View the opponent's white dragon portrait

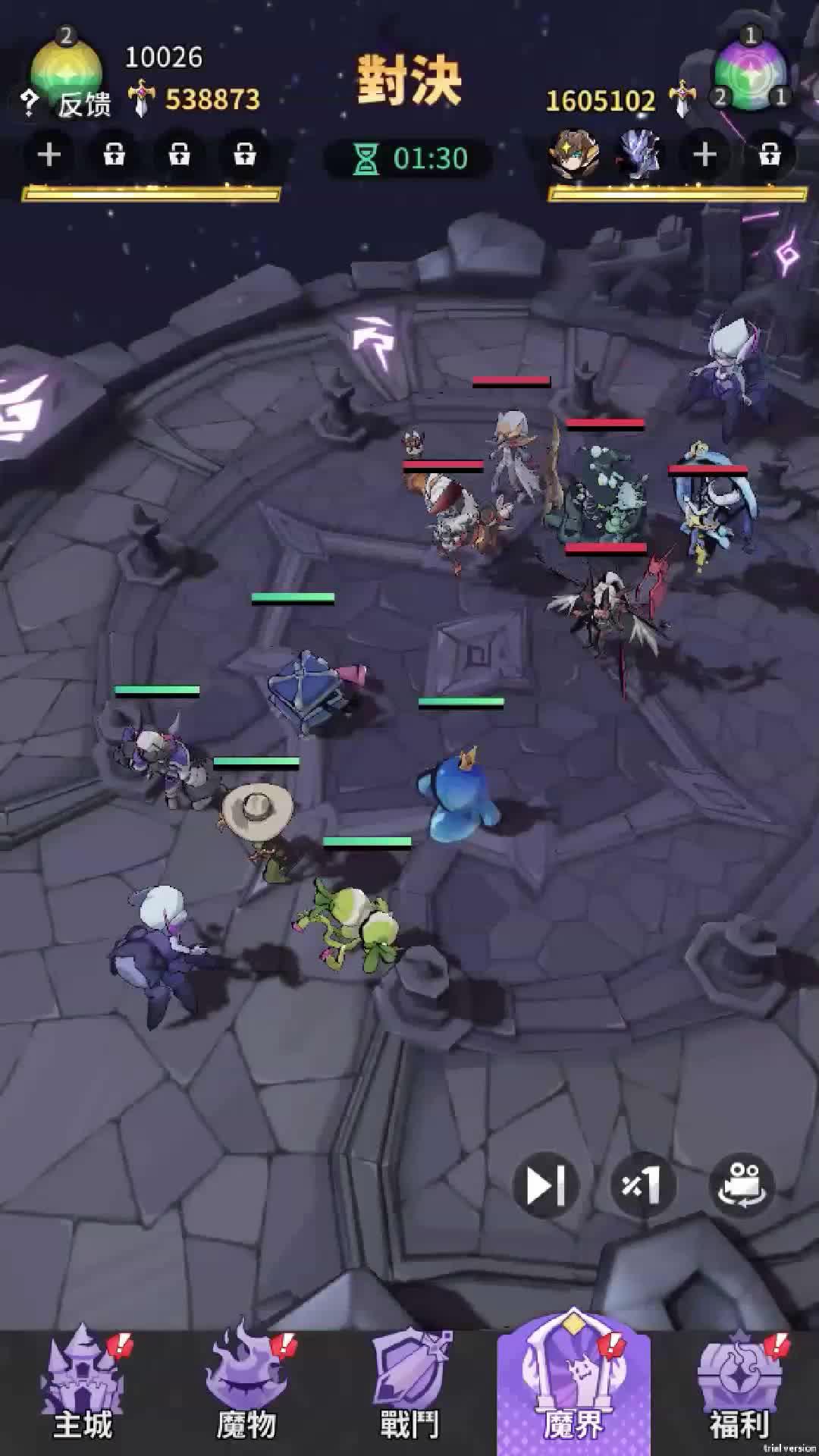(639, 154)
